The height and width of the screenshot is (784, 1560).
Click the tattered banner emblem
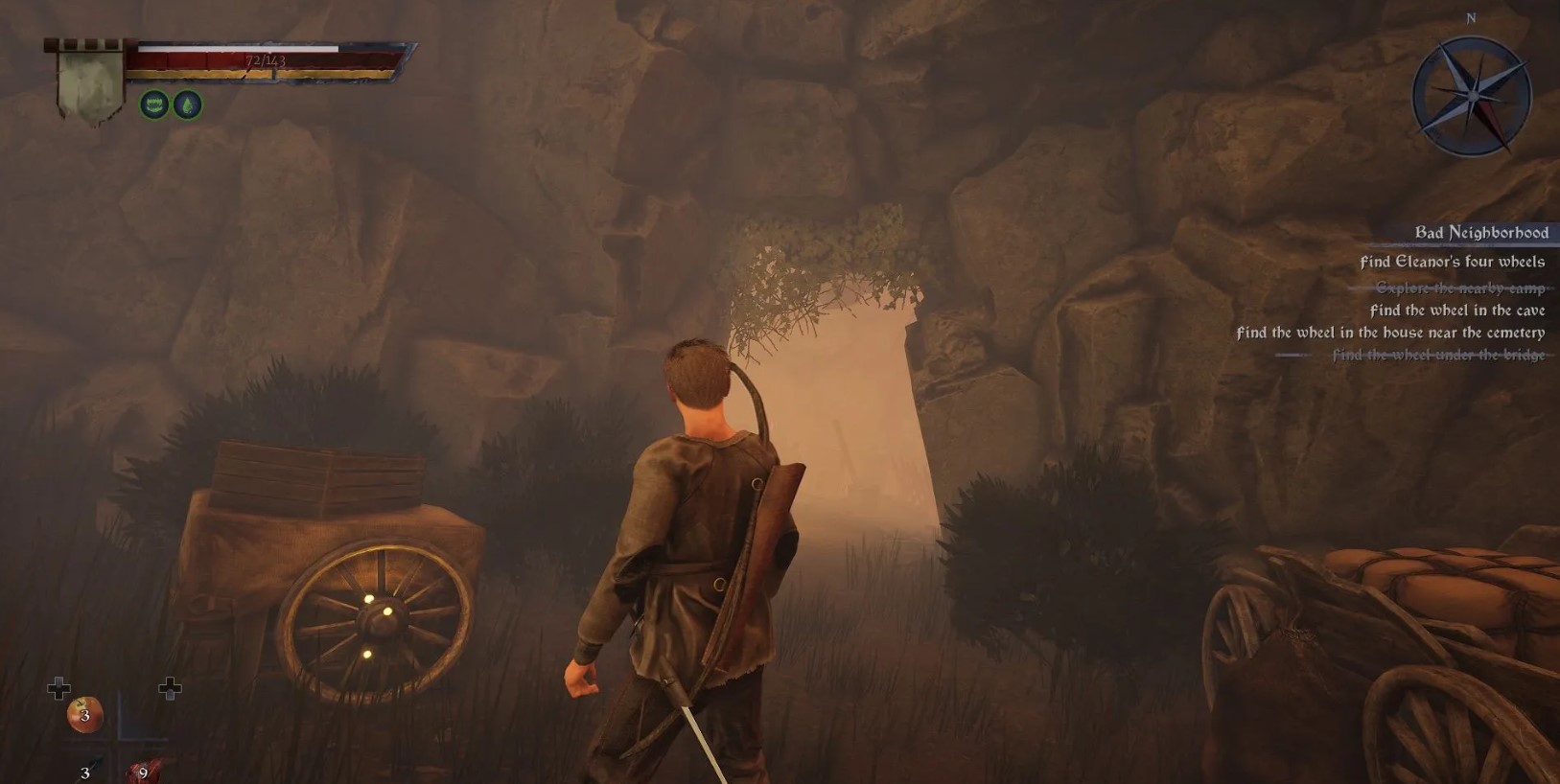click(x=89, y=83)
